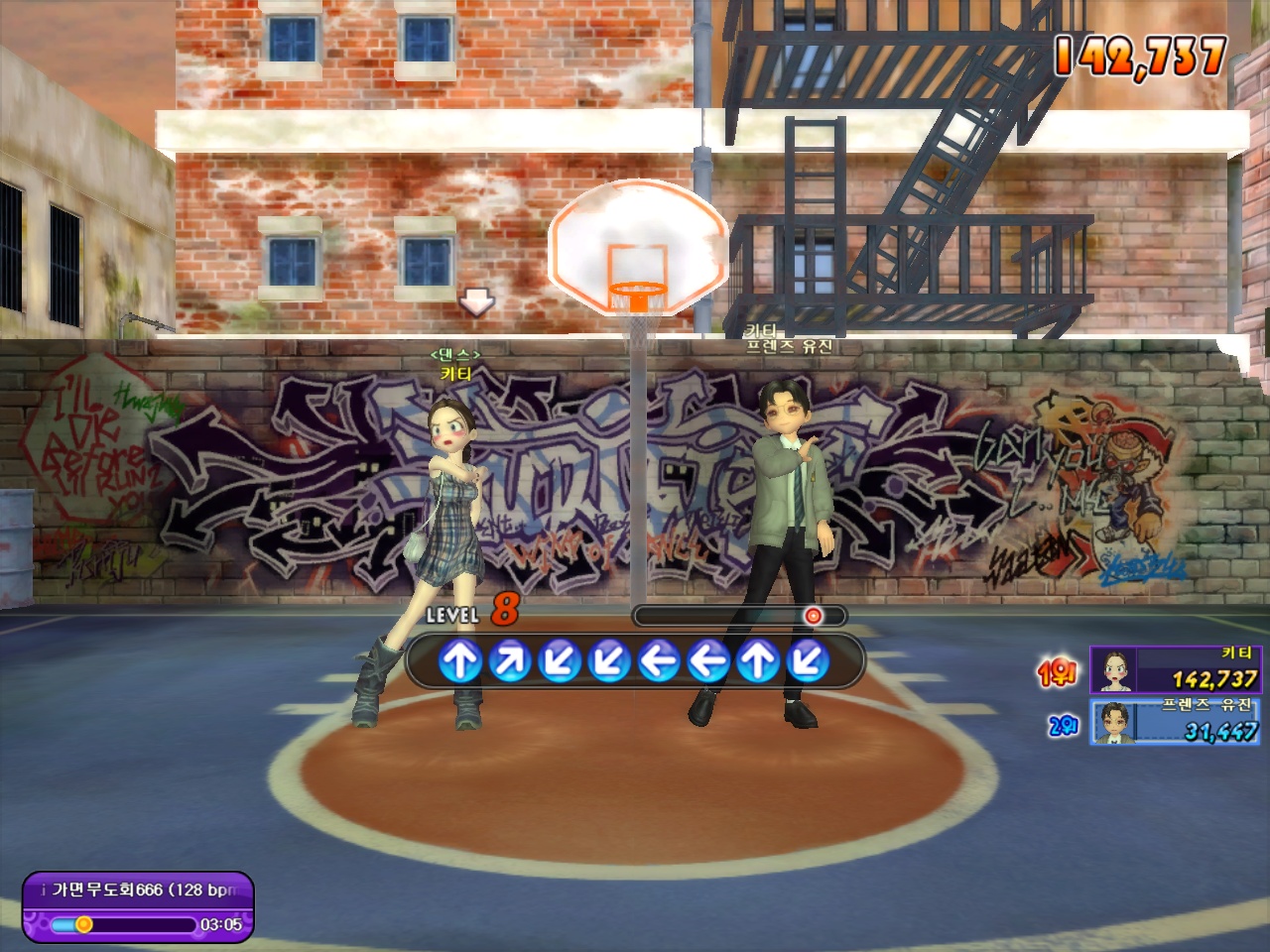Select second-place player 프렌즈 유진 in the ranking

(x=1175, y=721)
